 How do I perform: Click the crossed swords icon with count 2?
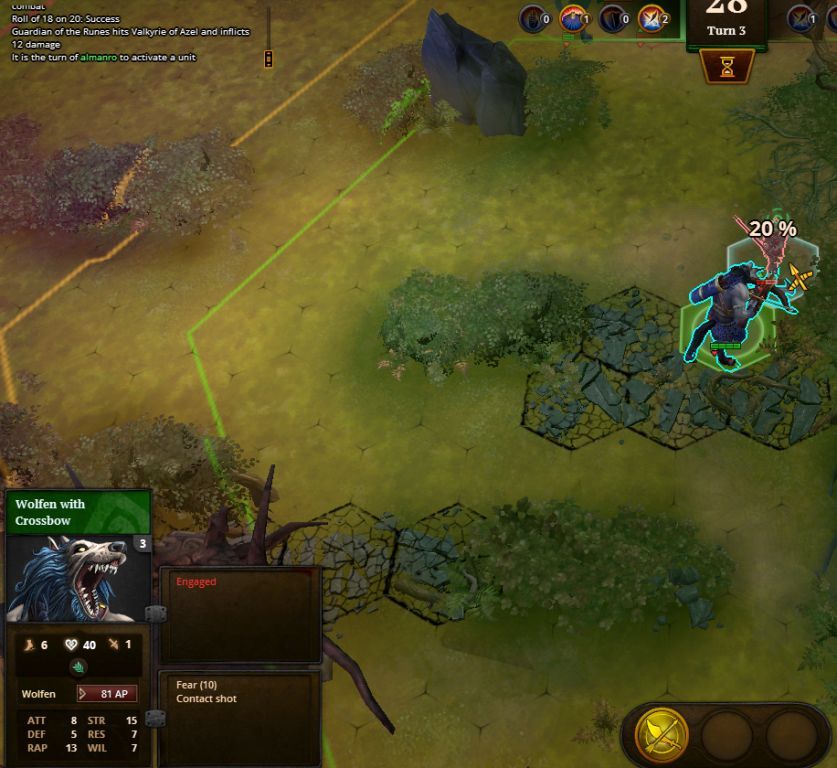pyautogui.click(x=653, y=18)
